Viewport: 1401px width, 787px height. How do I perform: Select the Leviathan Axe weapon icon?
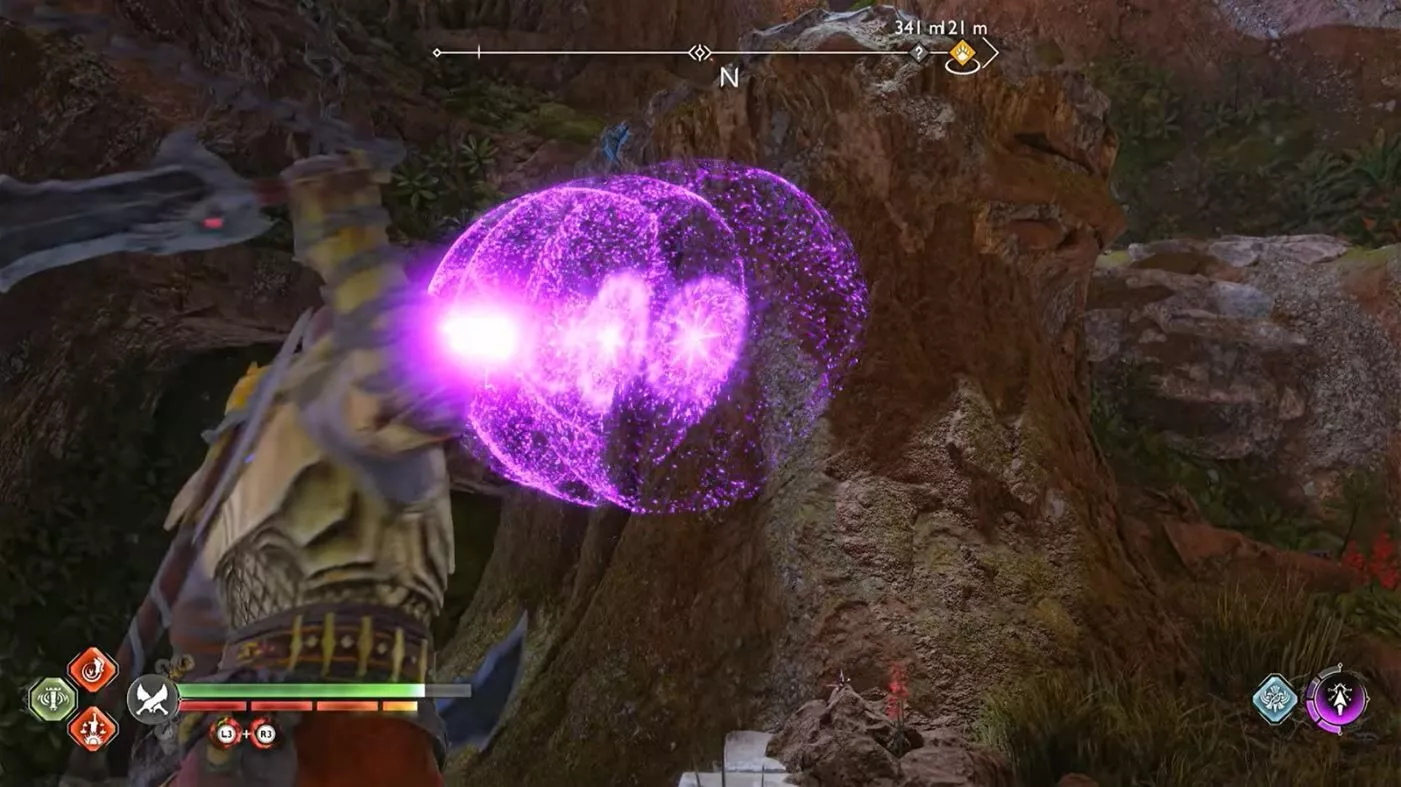[x=152, y=699]
